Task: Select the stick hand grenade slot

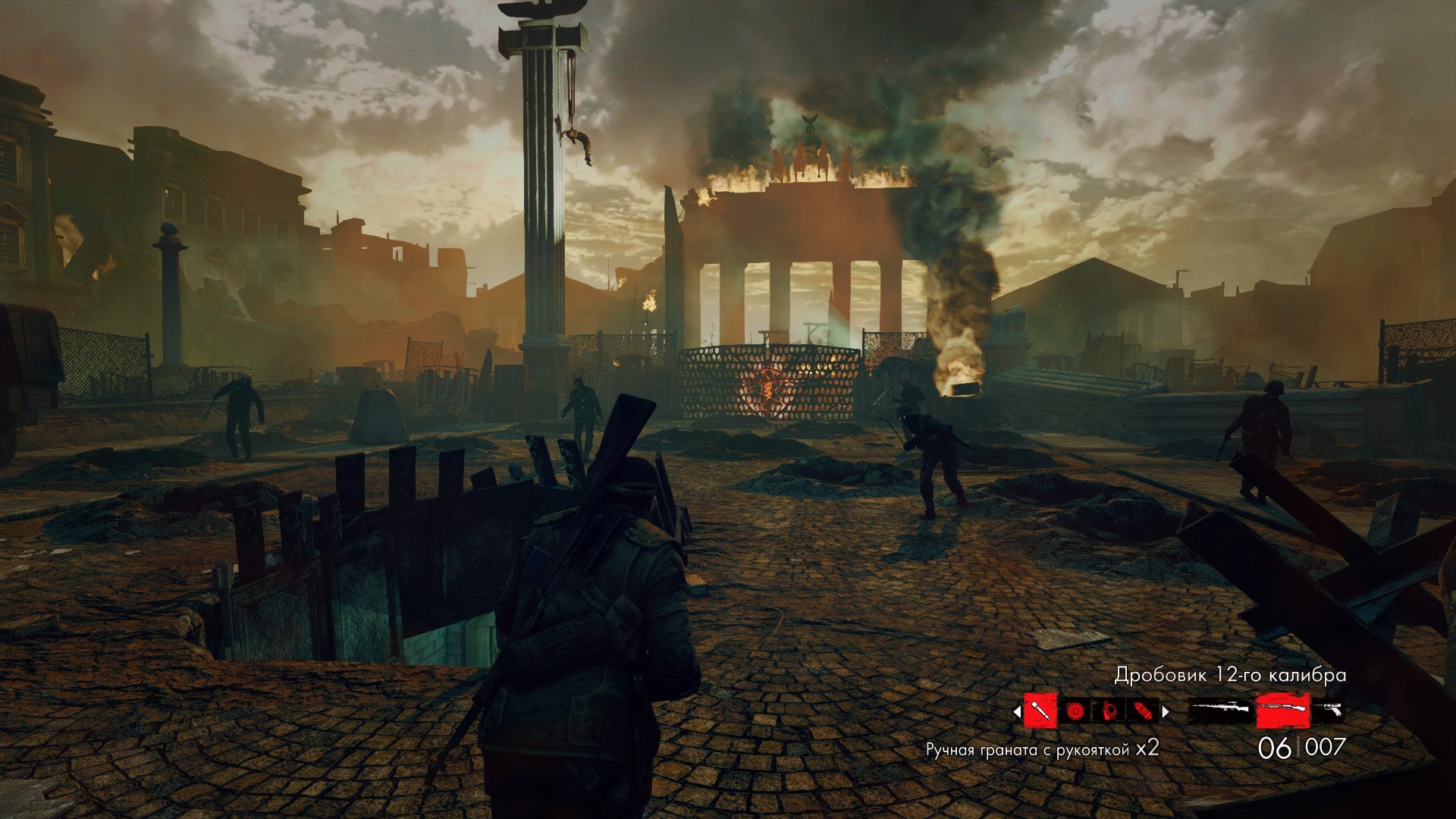Action: (x=1040, y=711)
